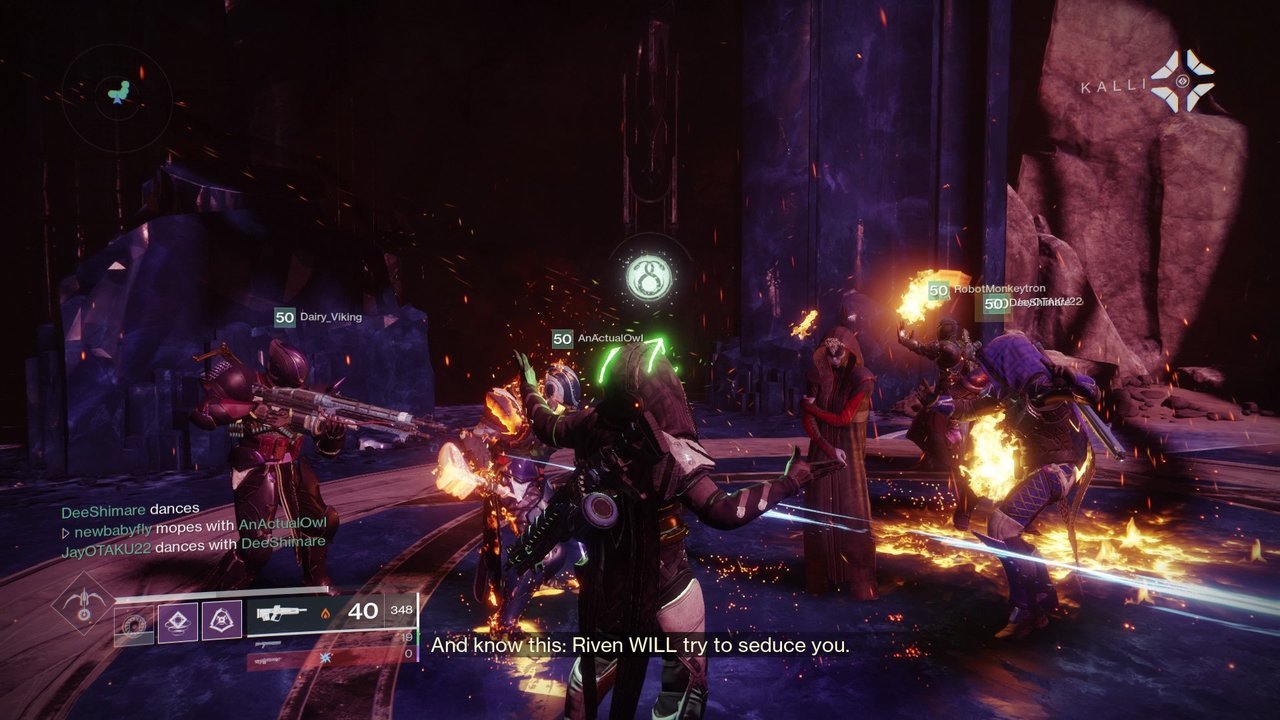Image resolution: width=1280 pixels, height=720 pixels.
Task: Click Dairy_Viking's player nameplate
Action: (x=318, y=317)
